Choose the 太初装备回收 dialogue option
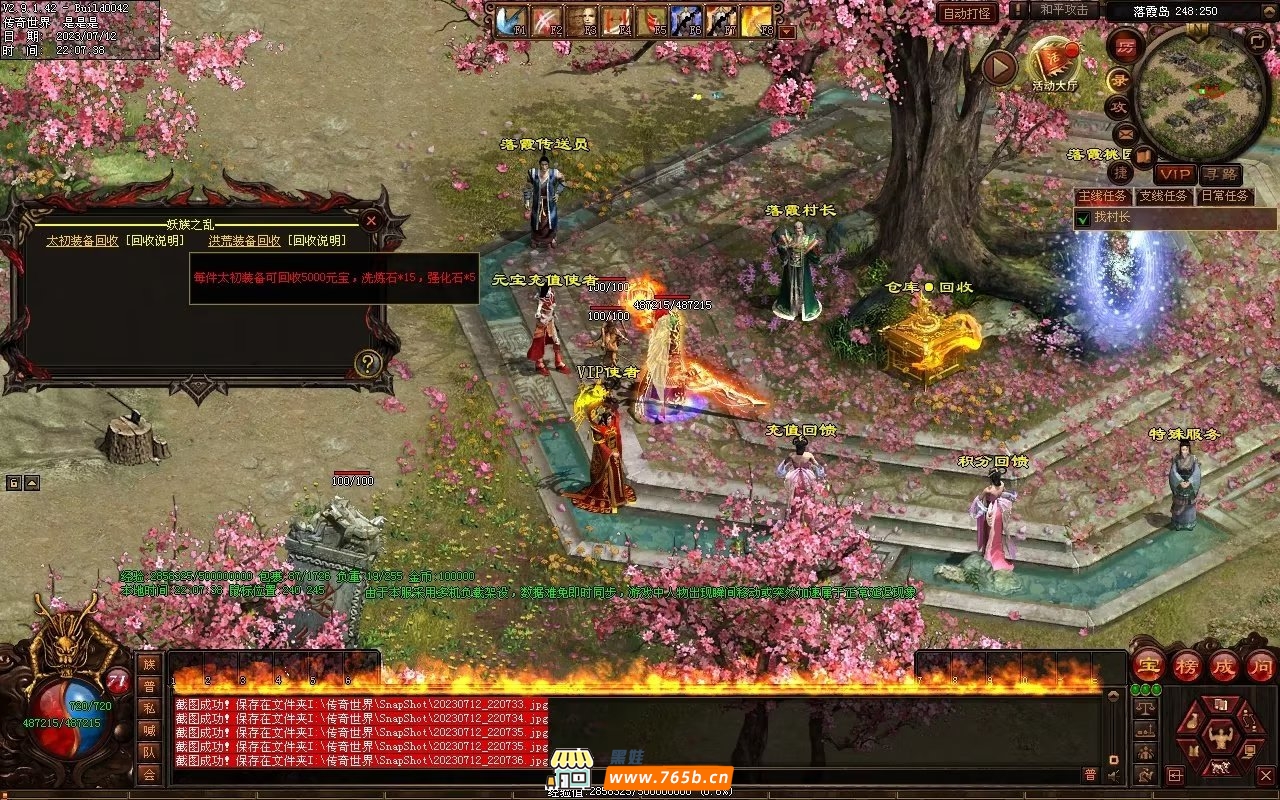This screenshot has width=1280, height=800. click(x=82, y=241)
